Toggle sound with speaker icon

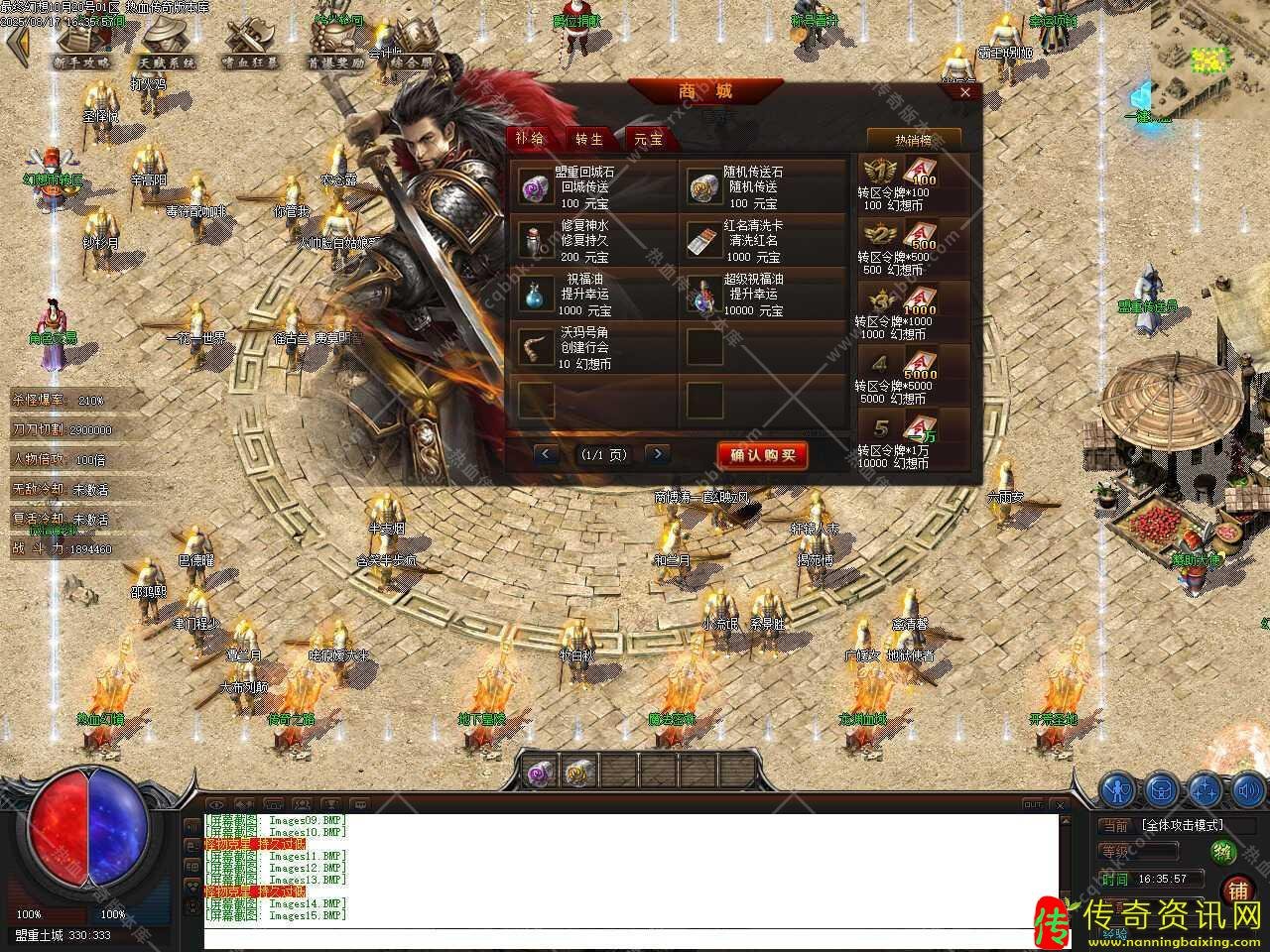pyautogui.click(x=1248, y=790)
